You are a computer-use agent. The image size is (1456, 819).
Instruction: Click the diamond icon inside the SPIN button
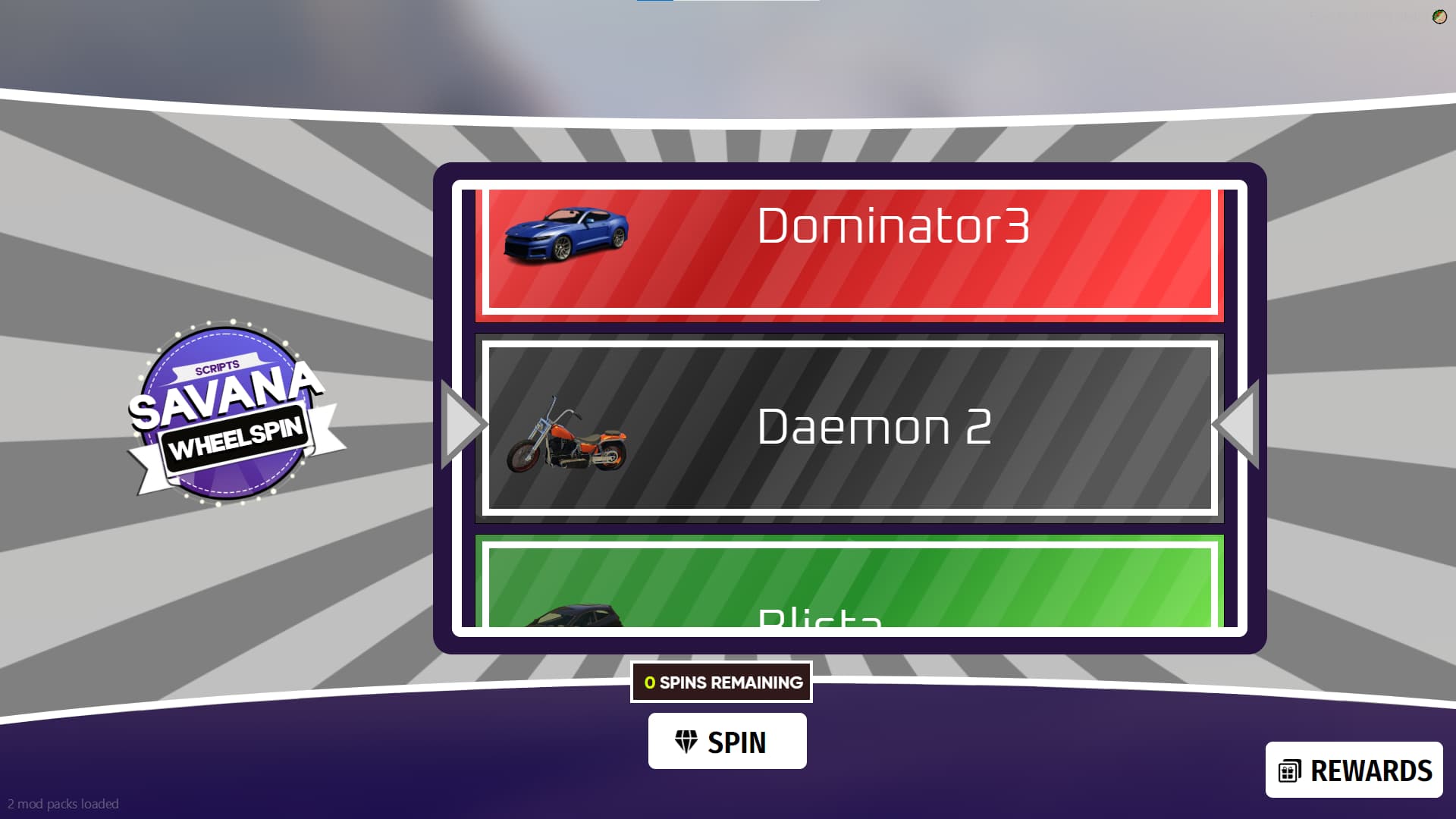coord(686,742)
